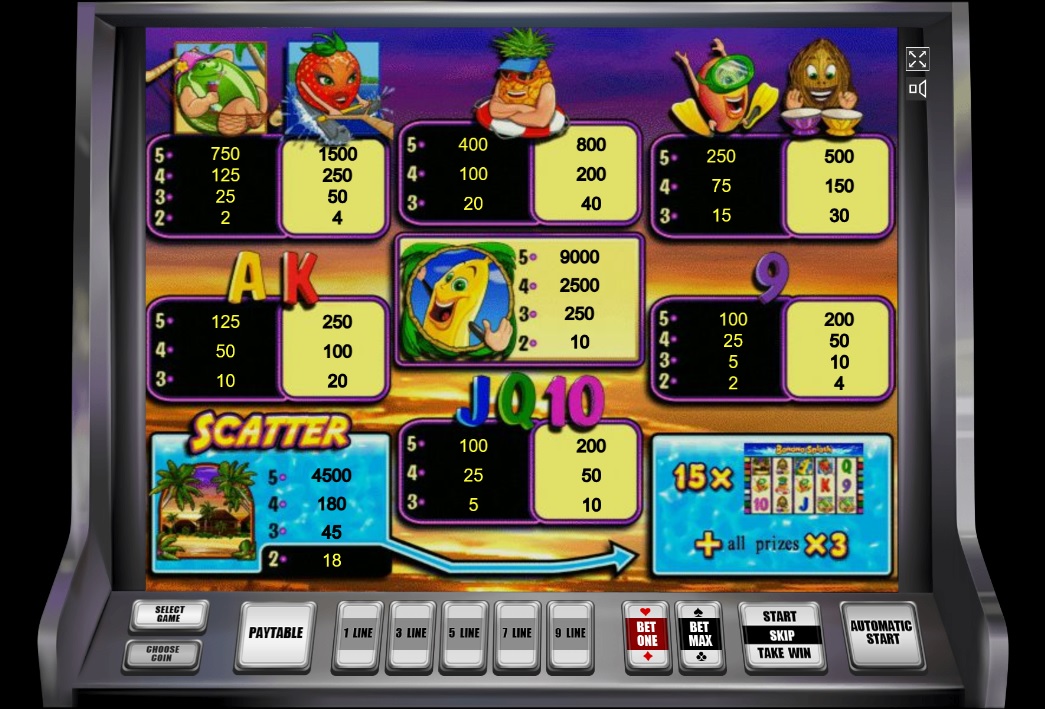Select the 9 Line button
This screenshot has width=1045, height=709.
[571, 633]
